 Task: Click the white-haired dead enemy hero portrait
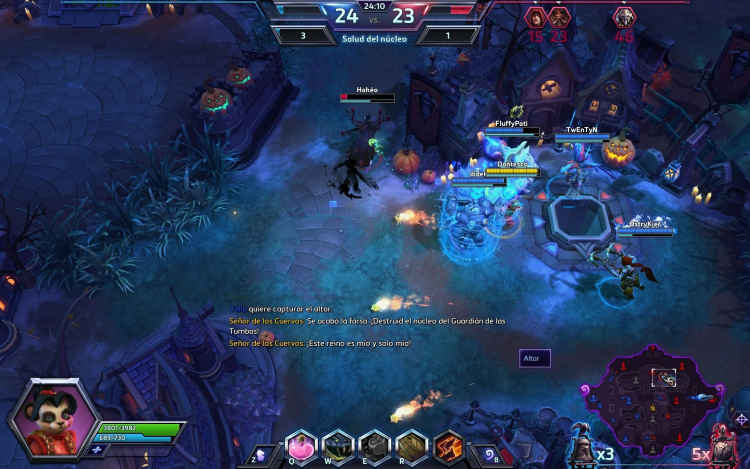[624, 17]
